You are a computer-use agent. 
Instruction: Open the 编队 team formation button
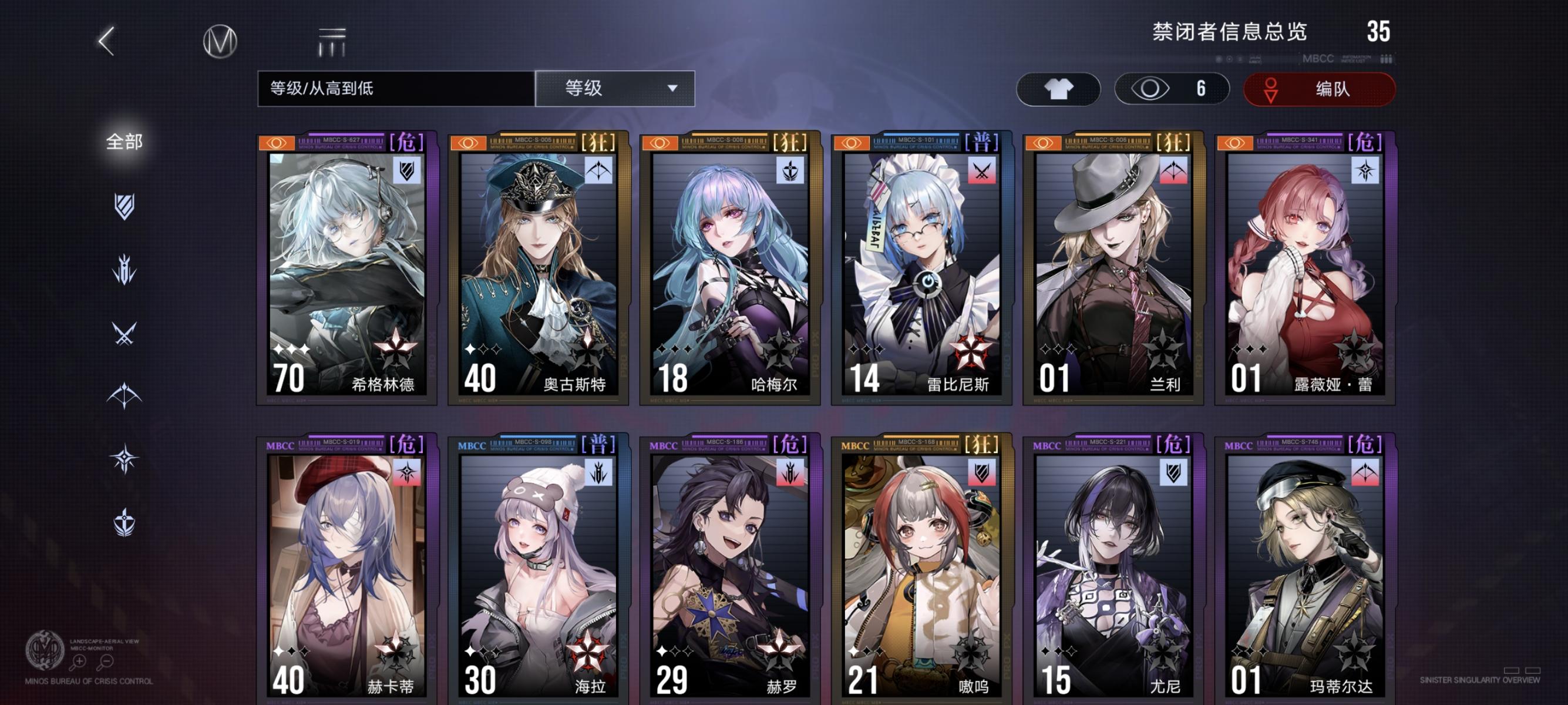(x=1321, y=88)
